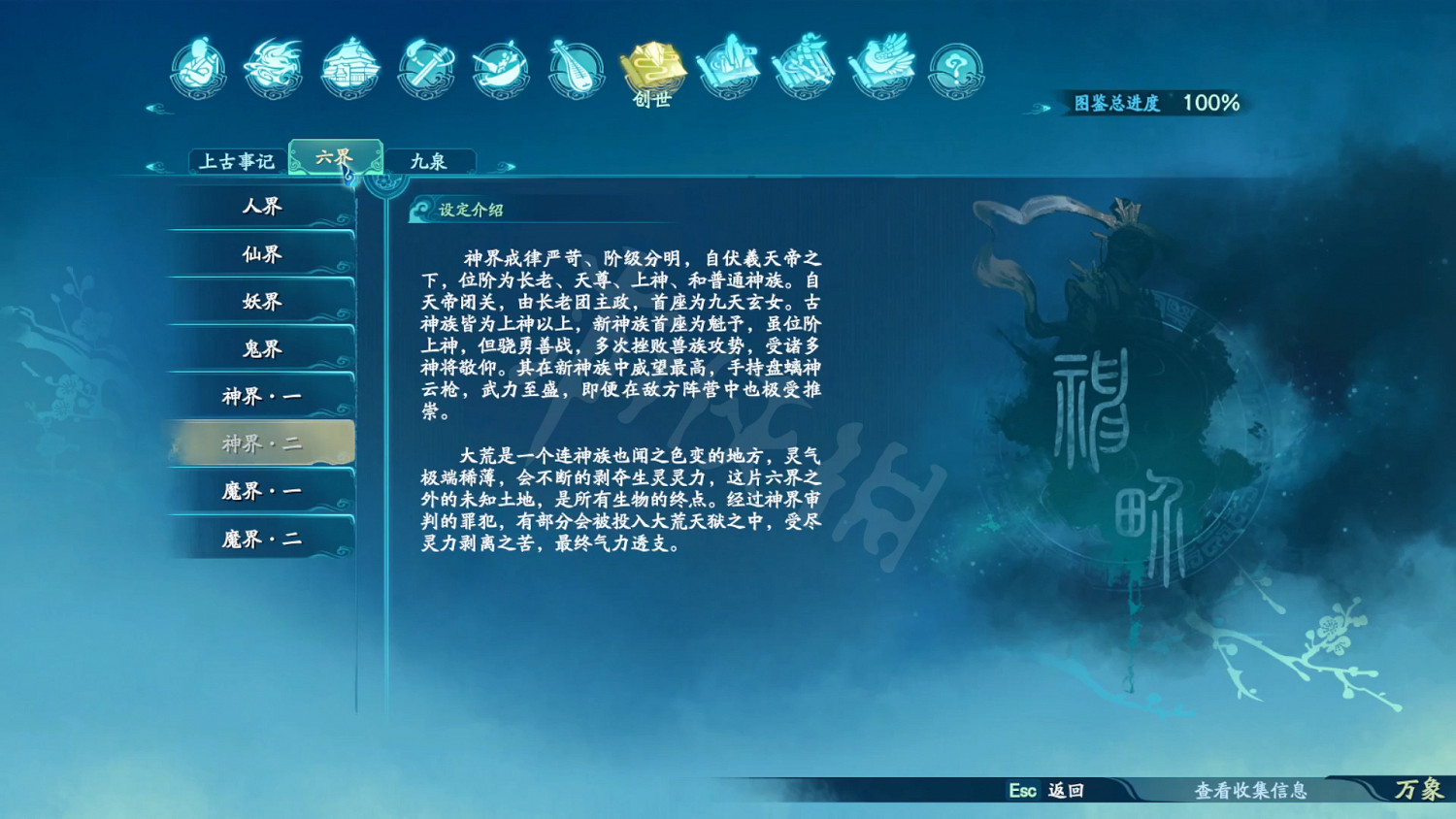
Task: Click the Esc 返回 return button
Action: (x=1046, y=792)
